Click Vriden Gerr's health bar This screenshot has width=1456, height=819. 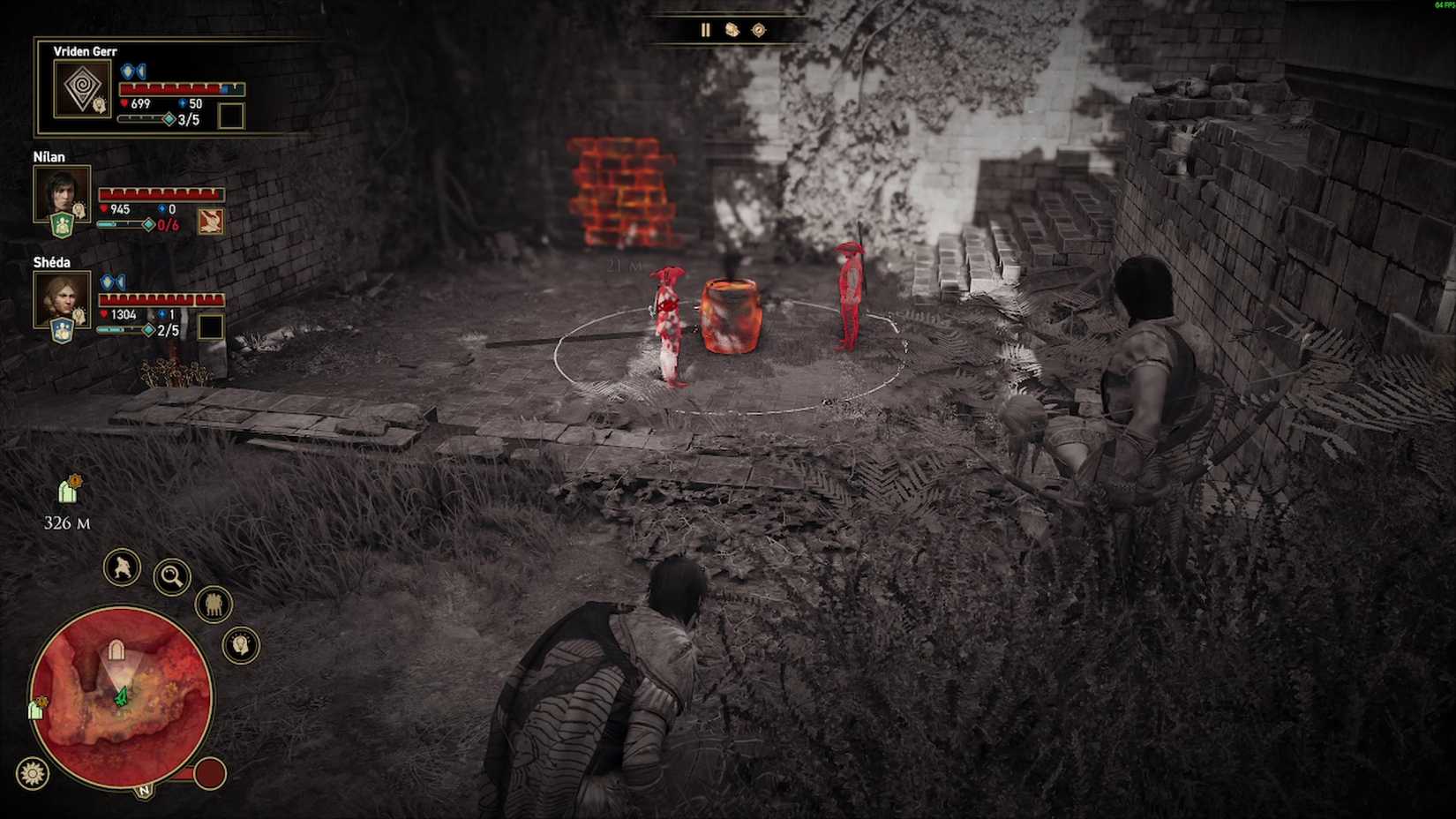(x=178, y=88)
